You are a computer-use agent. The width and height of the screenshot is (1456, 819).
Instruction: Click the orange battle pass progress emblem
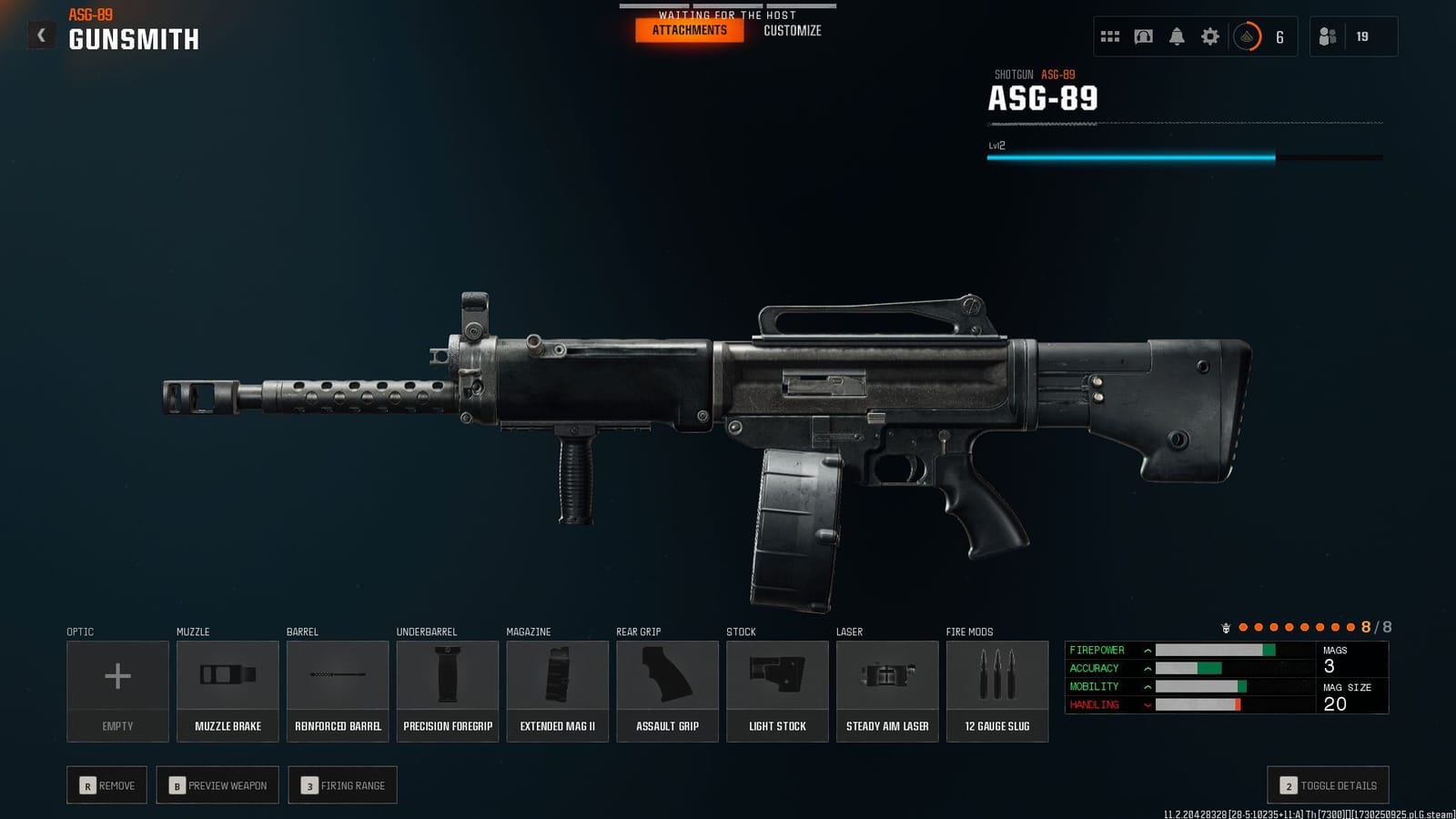1246,37
